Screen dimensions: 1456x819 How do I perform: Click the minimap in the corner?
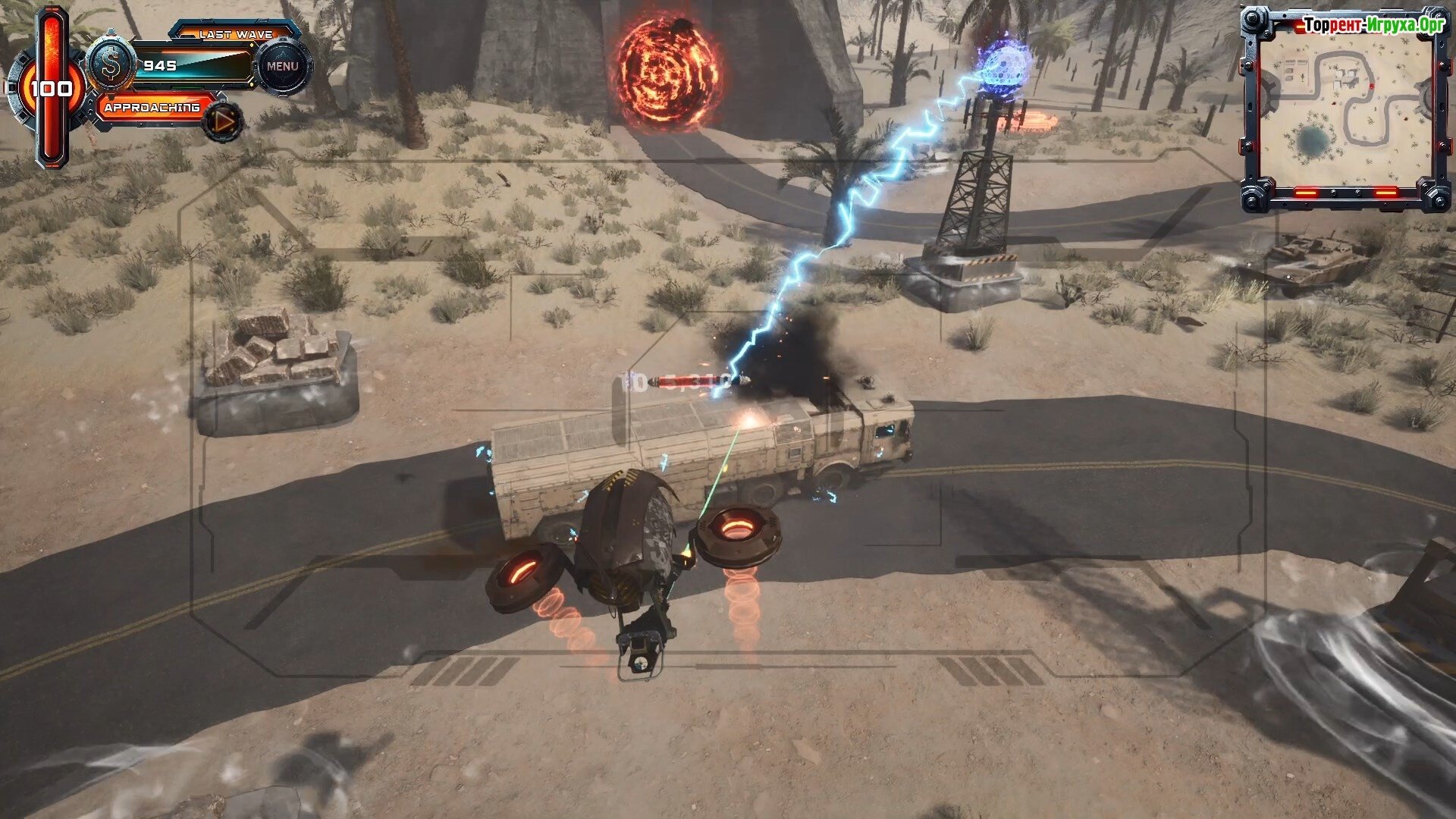[x=1345, y=110]
